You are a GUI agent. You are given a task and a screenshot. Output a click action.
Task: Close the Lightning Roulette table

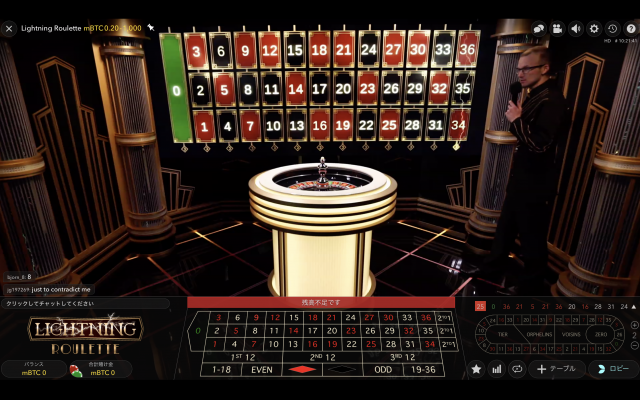(9, 29)
